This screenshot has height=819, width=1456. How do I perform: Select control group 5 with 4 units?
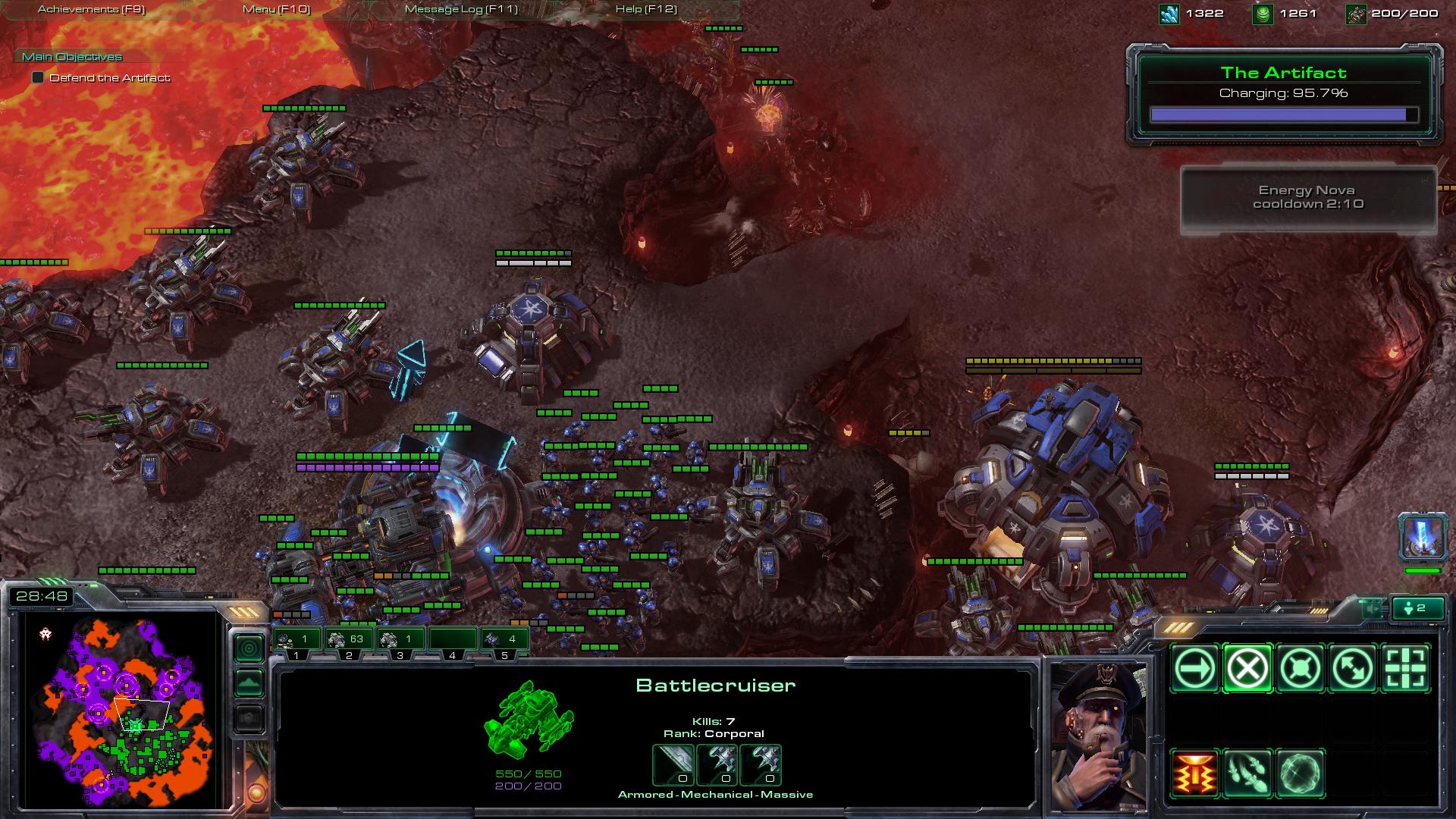click(504, 639)
